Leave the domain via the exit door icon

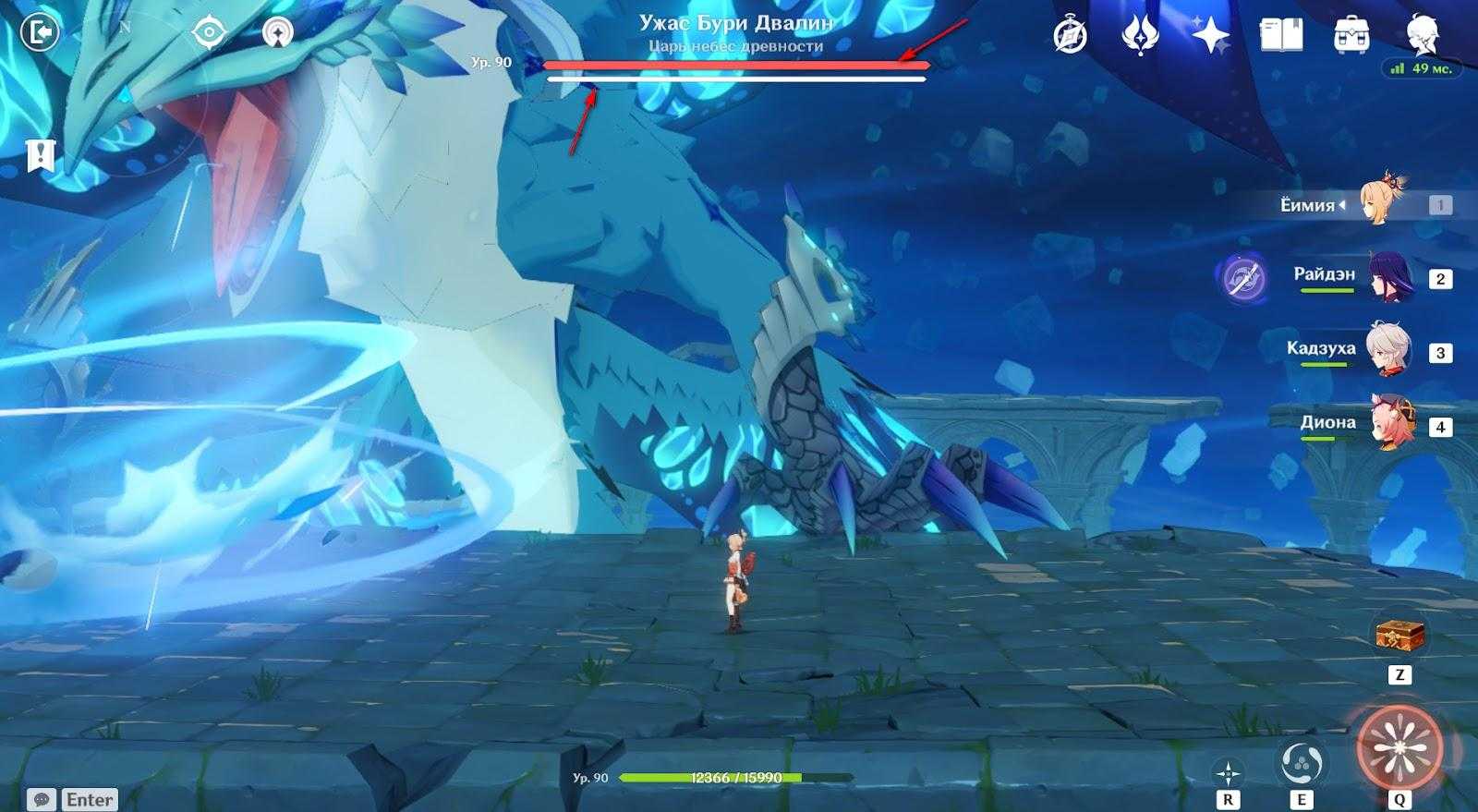38,33
